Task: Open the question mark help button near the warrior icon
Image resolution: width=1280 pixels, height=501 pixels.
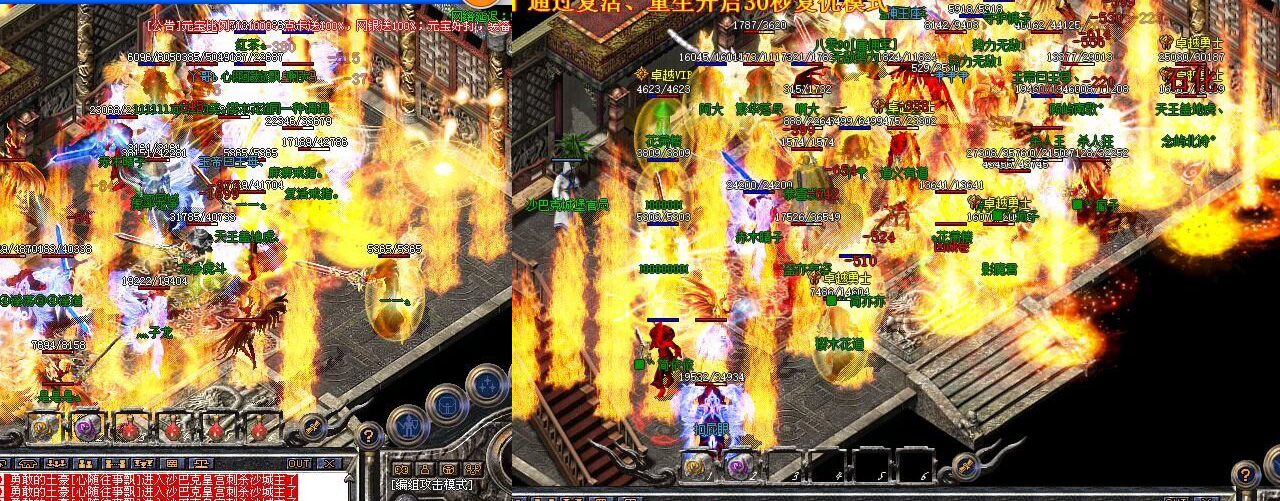Action: (x=369, y=435)
